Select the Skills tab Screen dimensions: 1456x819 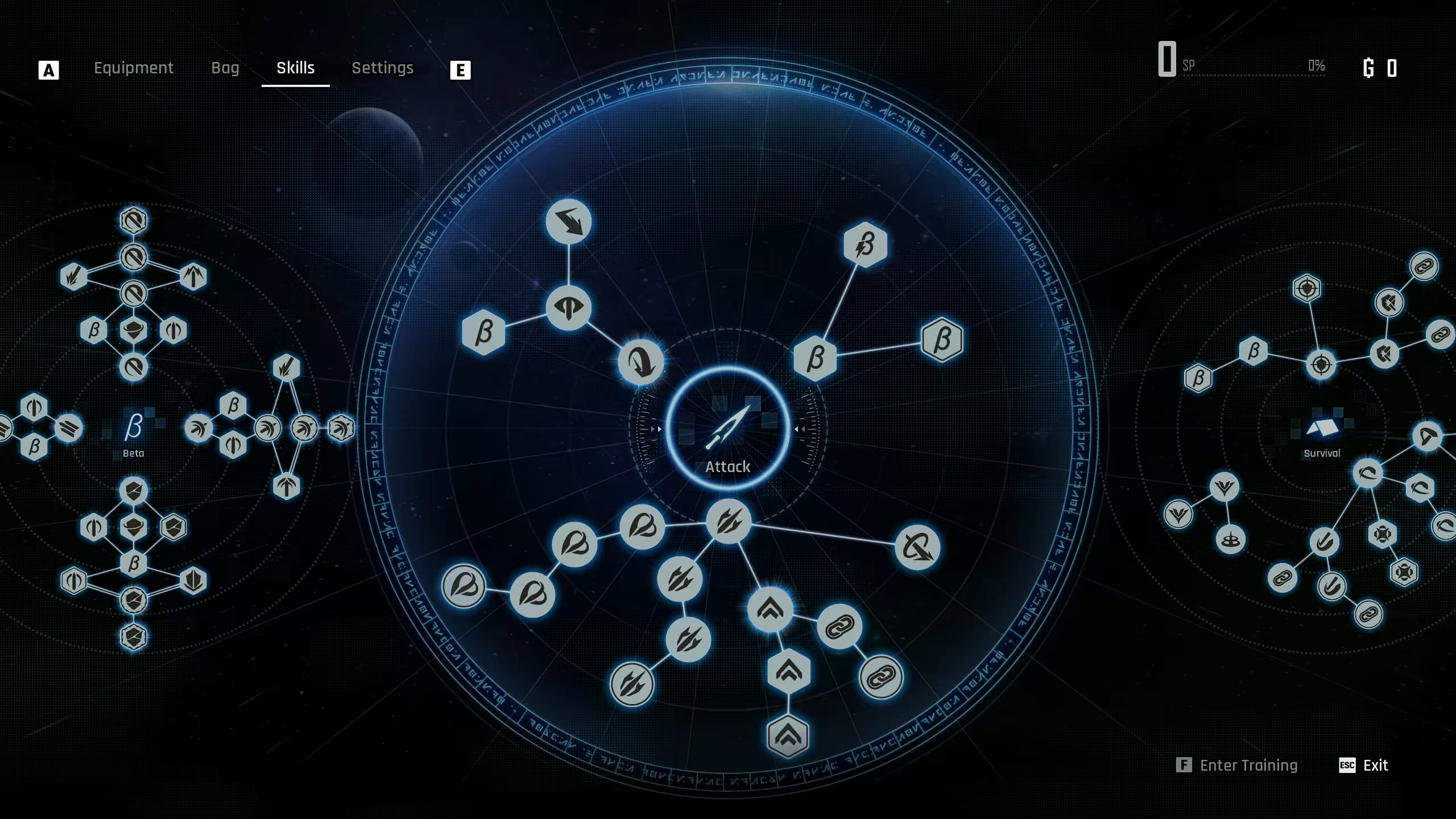[295, 68]
